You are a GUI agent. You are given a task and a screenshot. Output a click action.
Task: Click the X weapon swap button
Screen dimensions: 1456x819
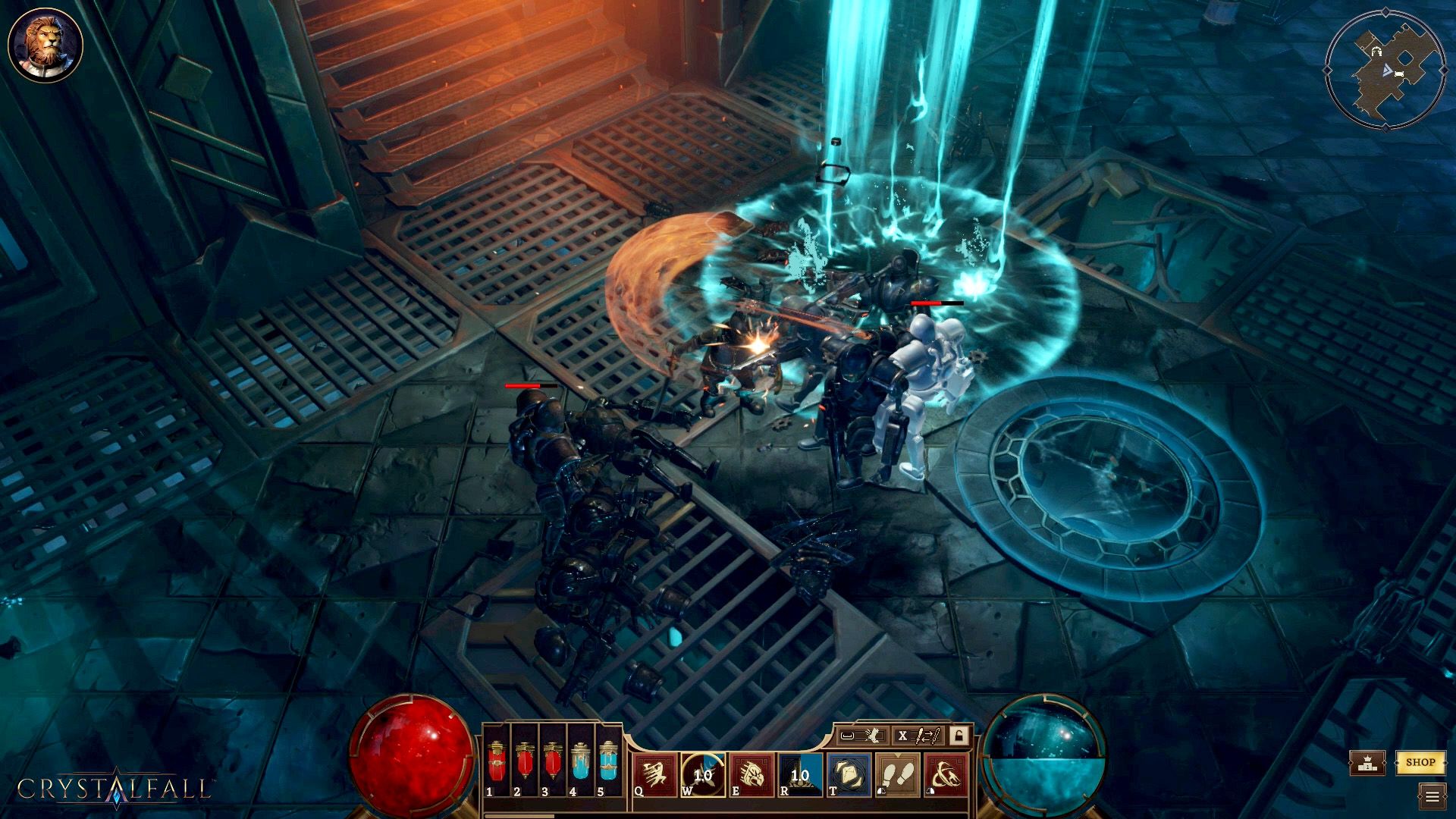pos(918,736)
